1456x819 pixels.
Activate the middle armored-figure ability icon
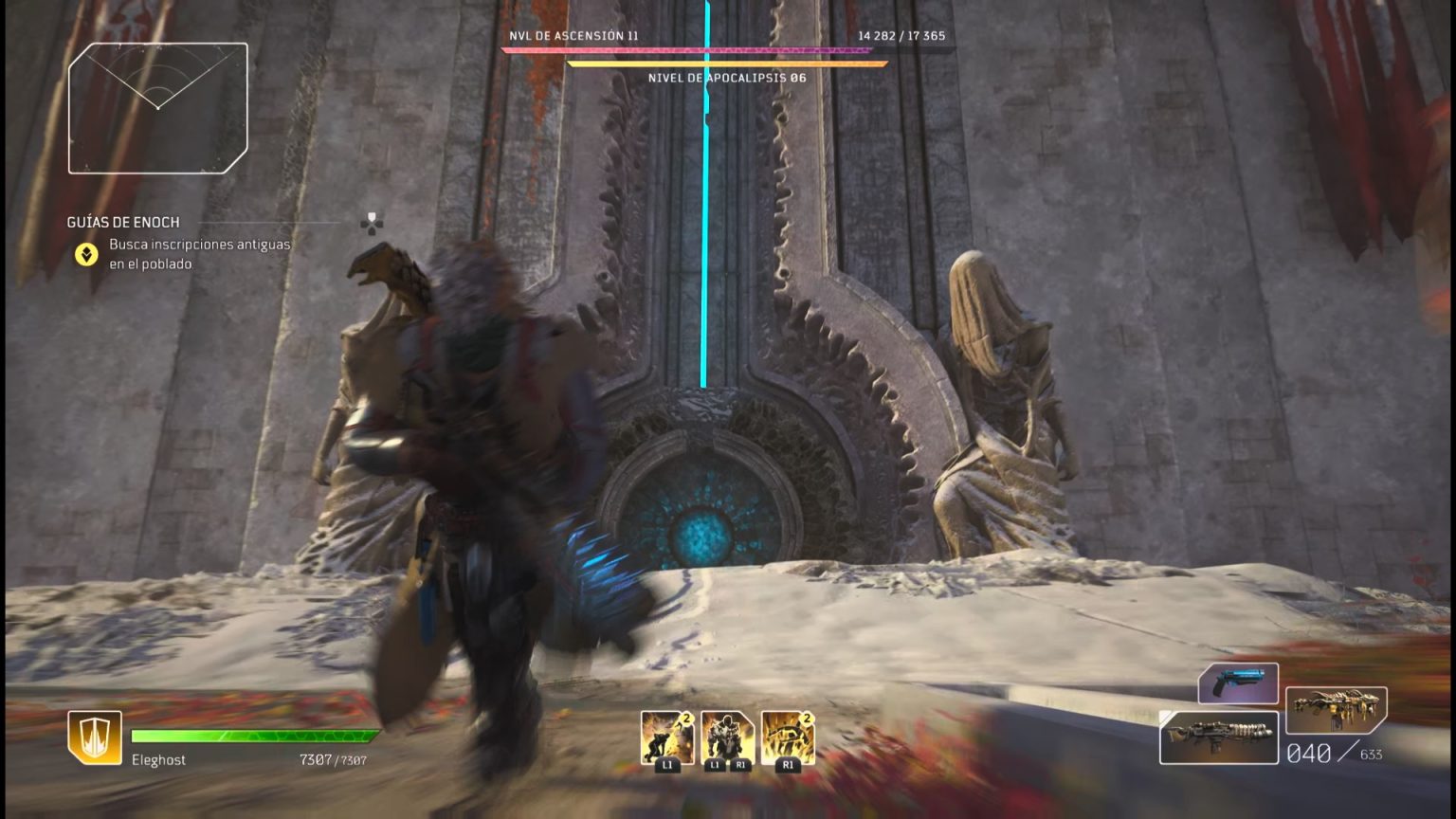point(727,738)
